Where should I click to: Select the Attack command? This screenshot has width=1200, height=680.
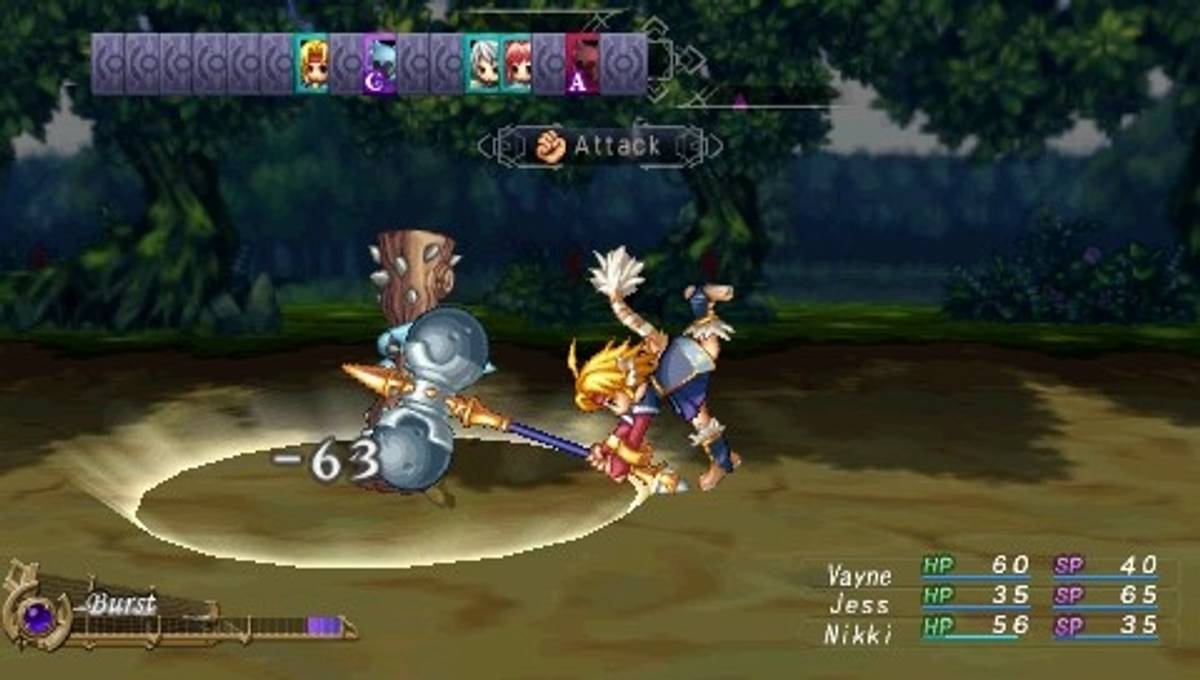[x=599, y=146]
